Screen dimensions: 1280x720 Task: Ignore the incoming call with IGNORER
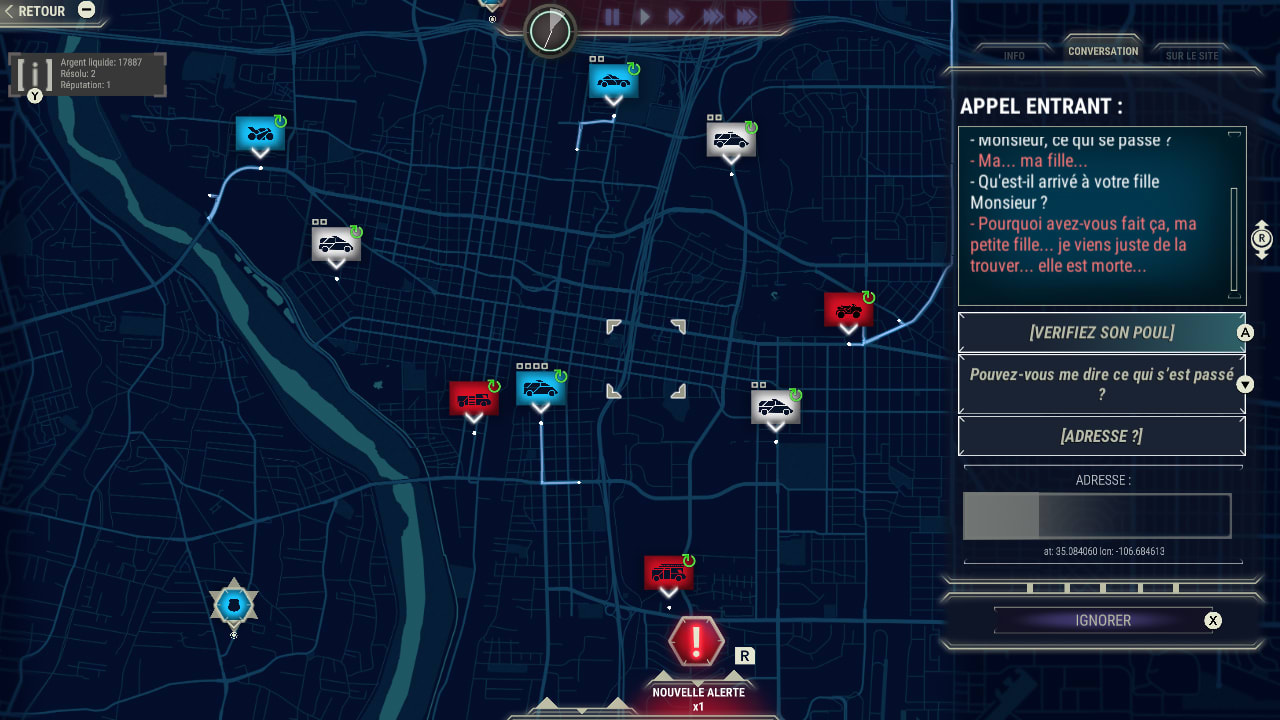coord(1103,620)
